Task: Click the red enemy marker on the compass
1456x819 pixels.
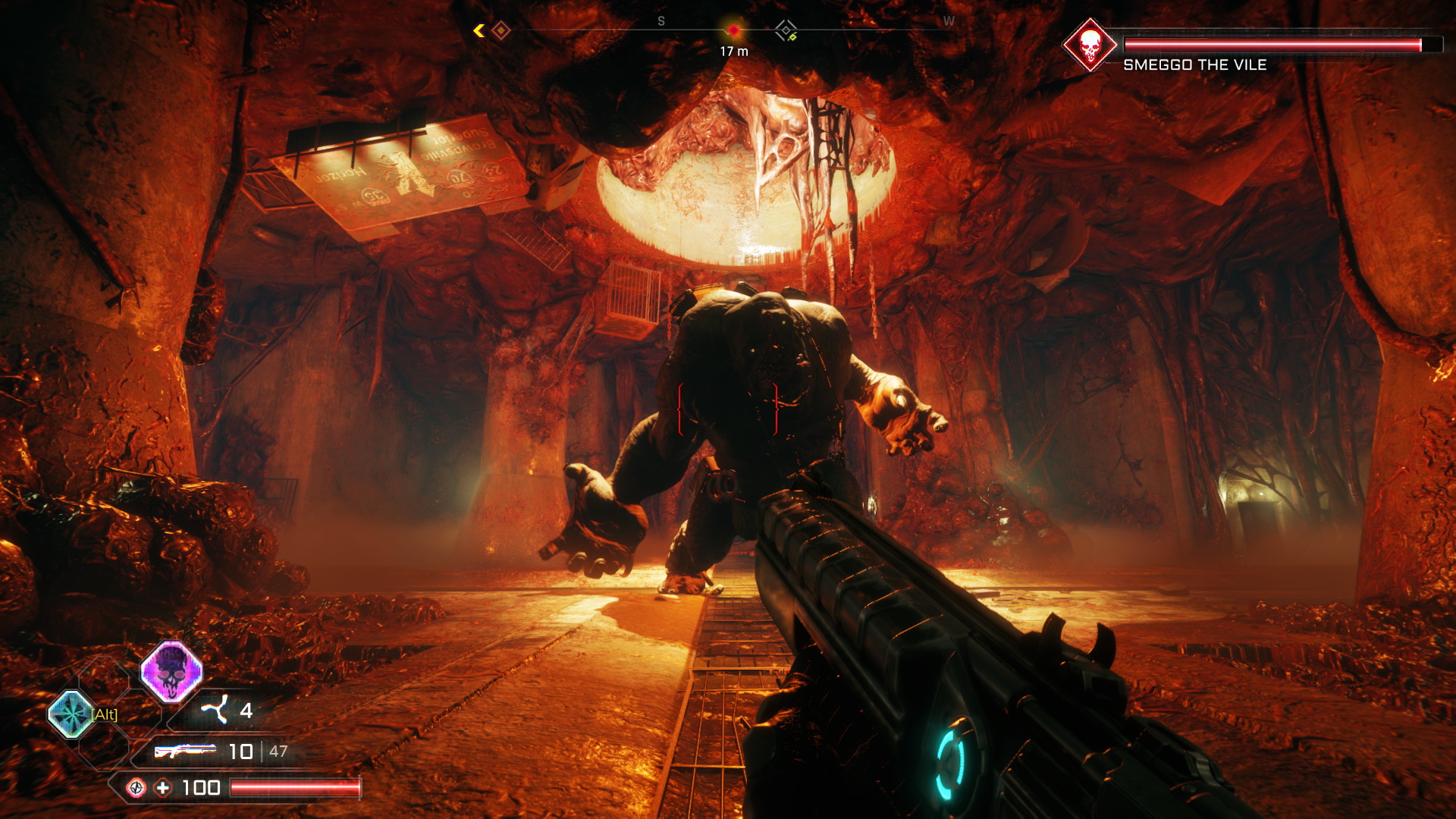Action: pos(733,30)
